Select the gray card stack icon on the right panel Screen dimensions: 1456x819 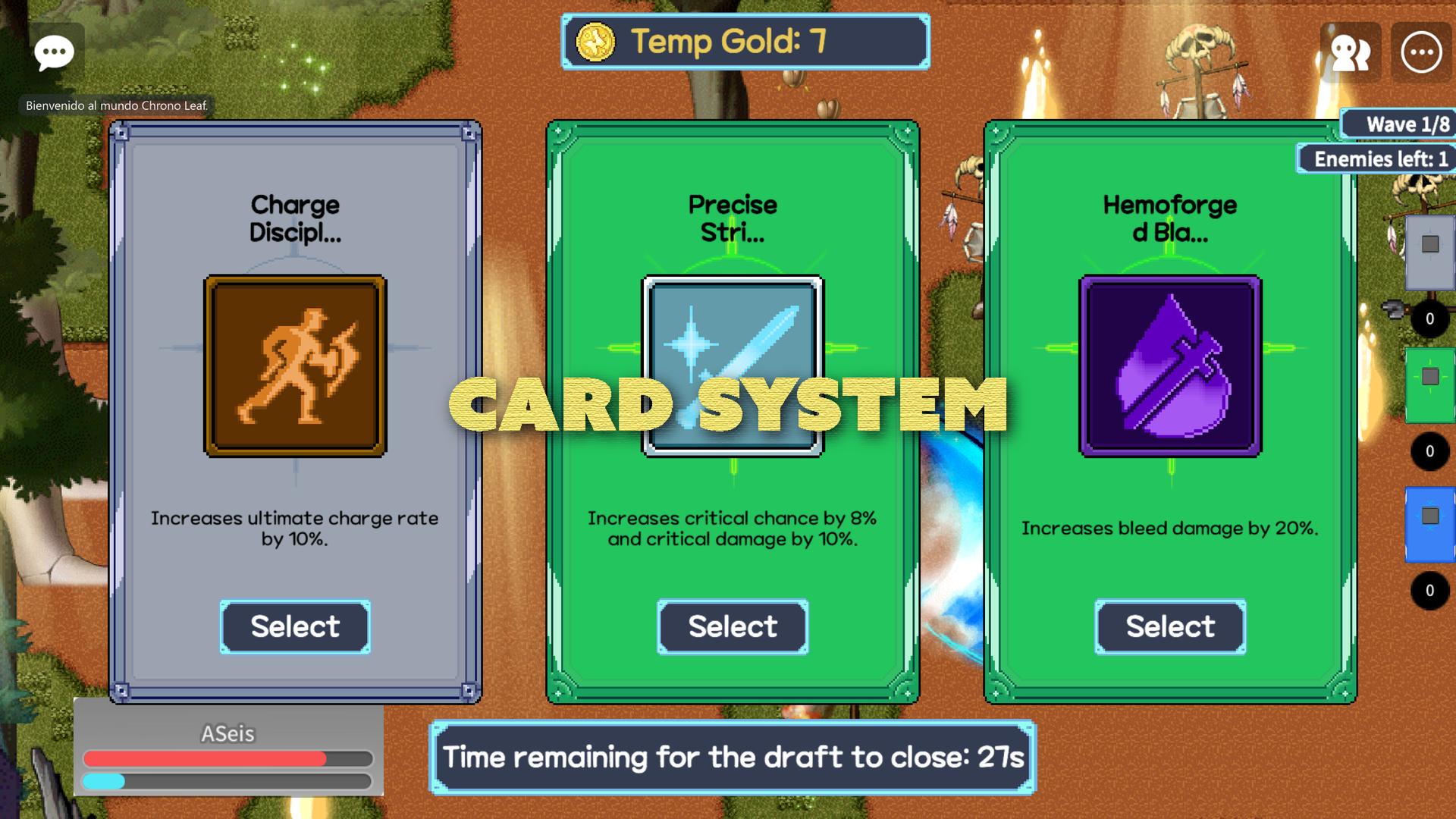1428,243
